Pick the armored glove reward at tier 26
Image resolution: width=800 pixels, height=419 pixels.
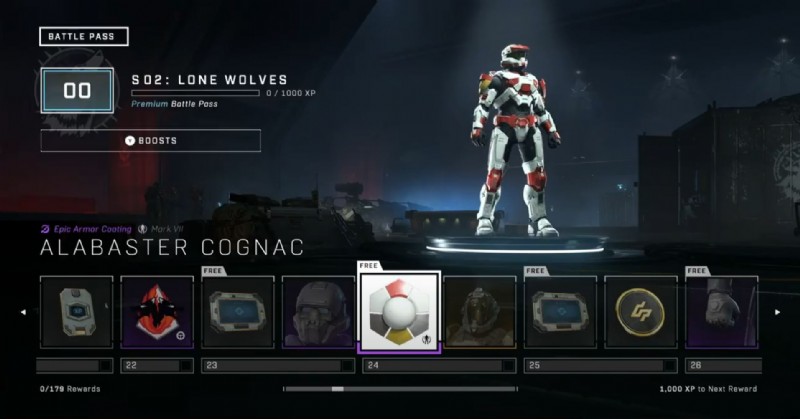720,312
